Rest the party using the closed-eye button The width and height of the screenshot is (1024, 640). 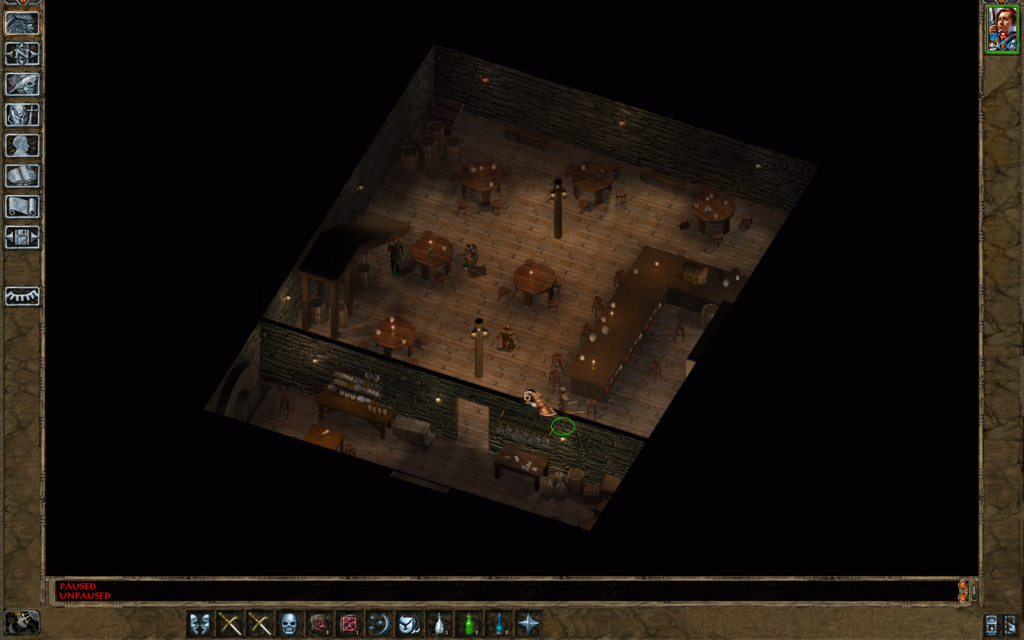(22, 296)
